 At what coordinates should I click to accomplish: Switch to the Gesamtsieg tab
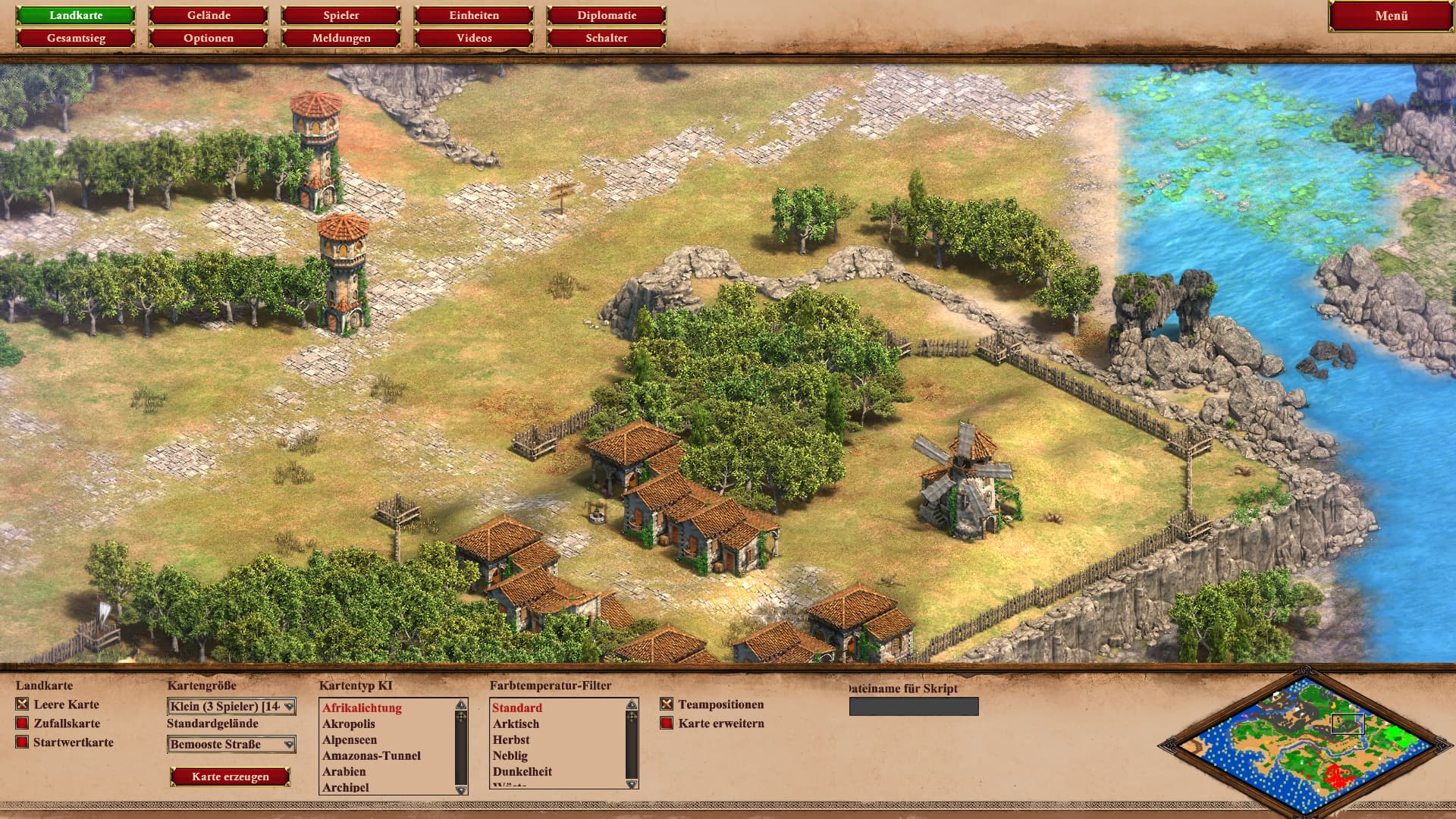[76, 38]
